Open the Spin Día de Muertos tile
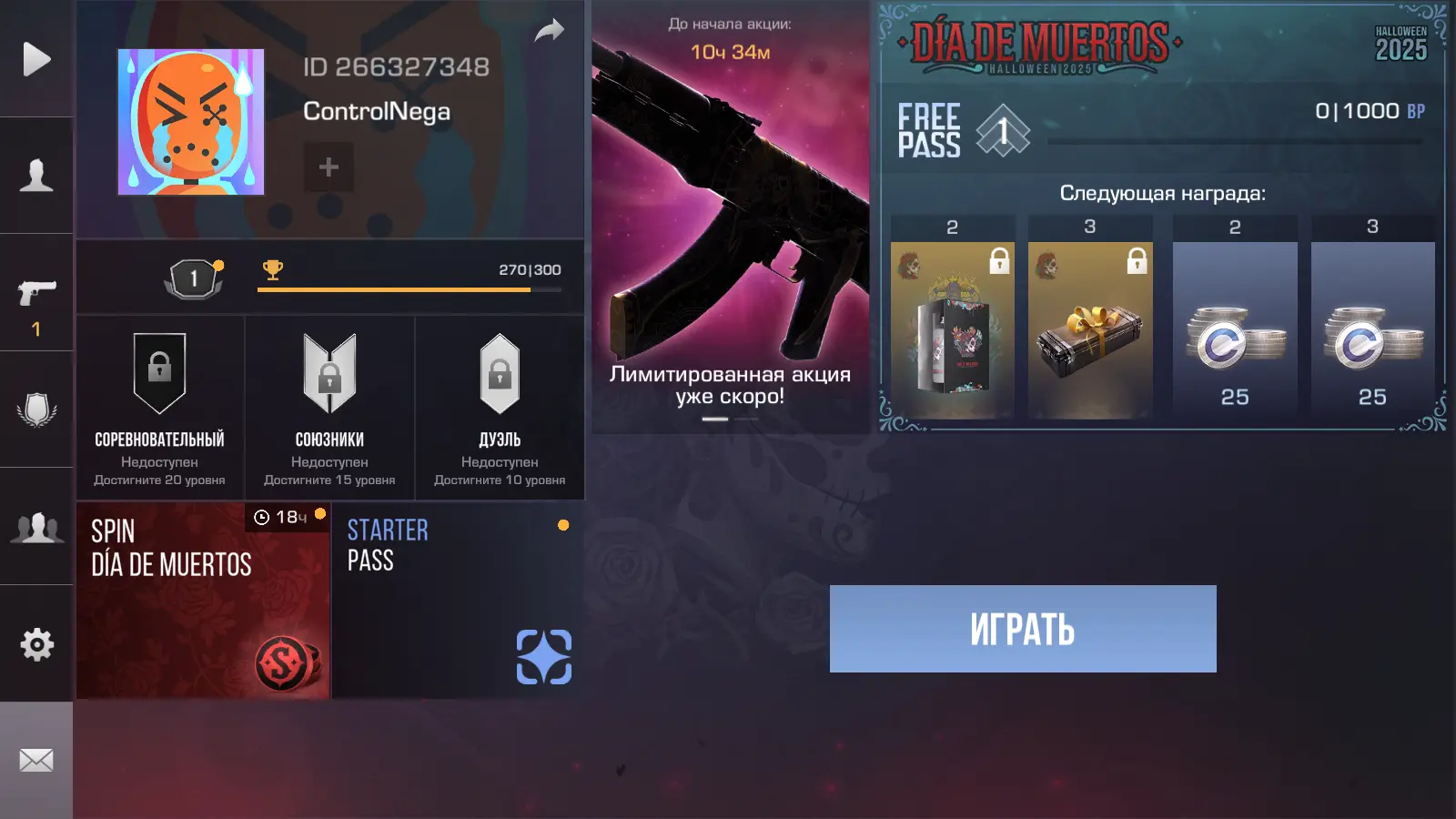Viewport: 1456px width, 819px height. 203,601
